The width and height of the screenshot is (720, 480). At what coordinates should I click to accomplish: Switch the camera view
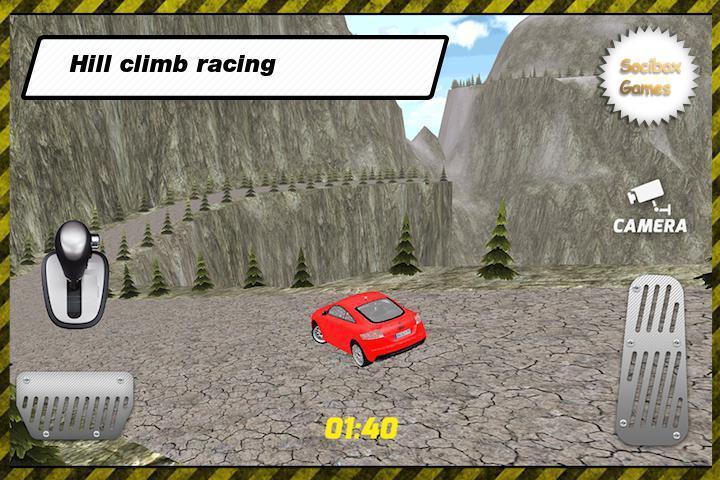650,209
